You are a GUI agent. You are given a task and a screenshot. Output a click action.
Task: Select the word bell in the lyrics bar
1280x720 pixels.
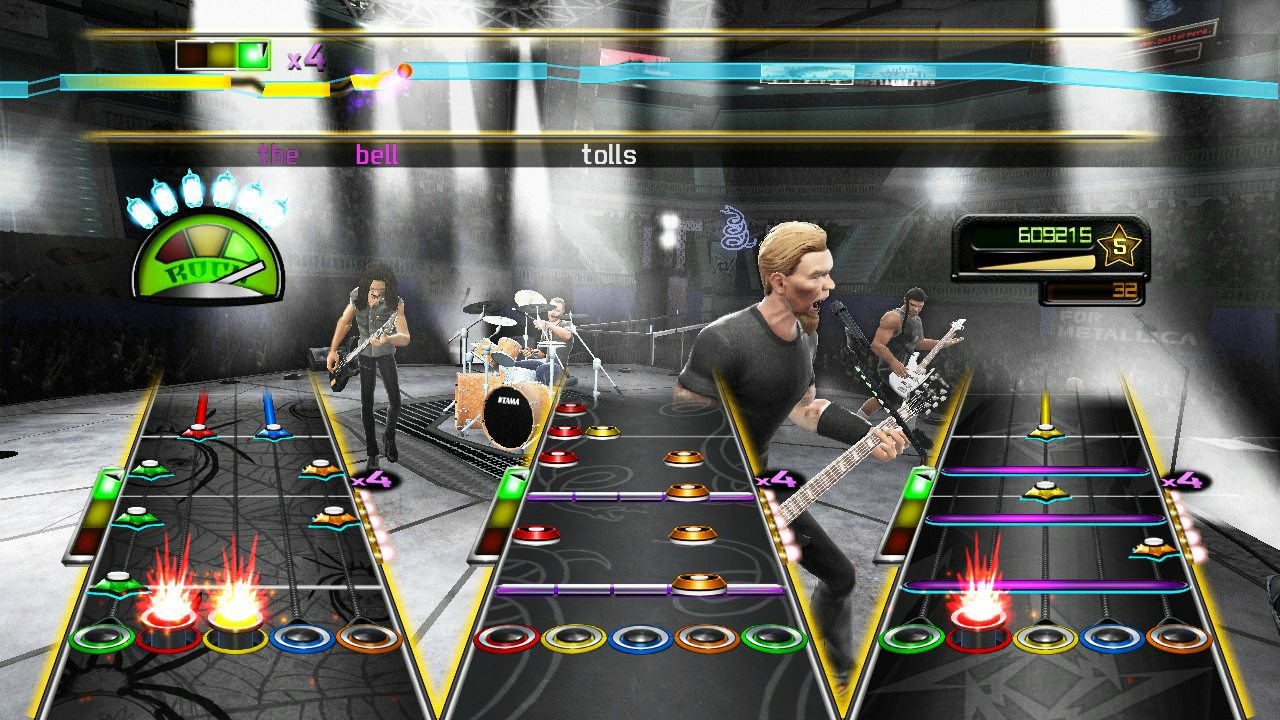[378, 155]
